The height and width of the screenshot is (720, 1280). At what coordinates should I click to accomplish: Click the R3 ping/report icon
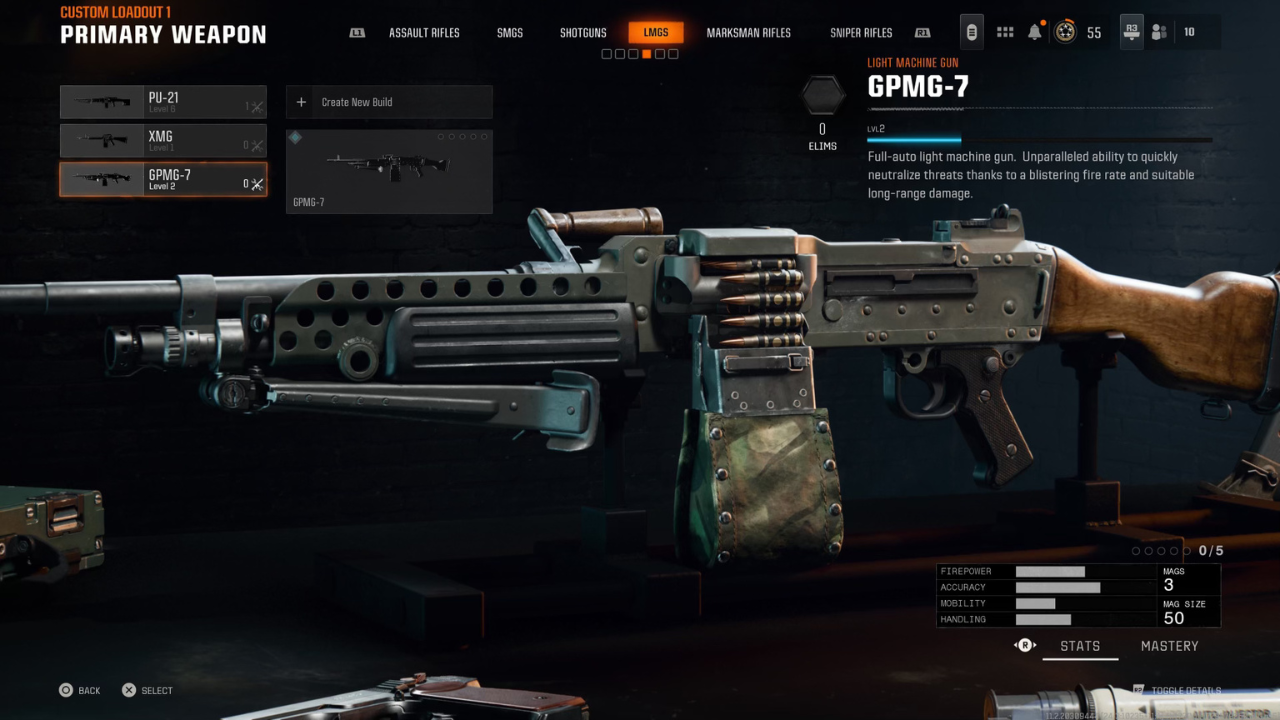click(1131, 31)
